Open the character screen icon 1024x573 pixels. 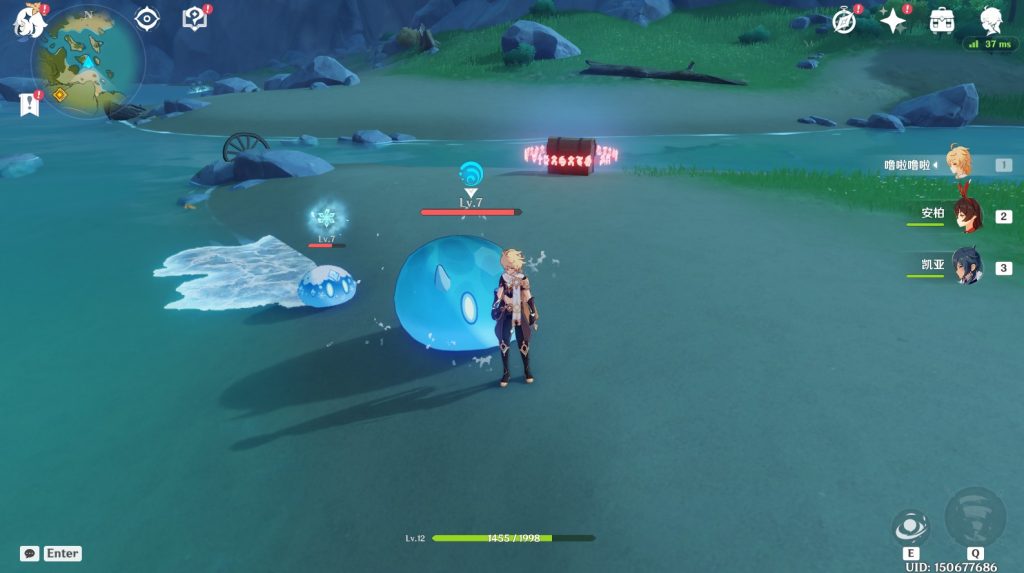tap(990, 20)
